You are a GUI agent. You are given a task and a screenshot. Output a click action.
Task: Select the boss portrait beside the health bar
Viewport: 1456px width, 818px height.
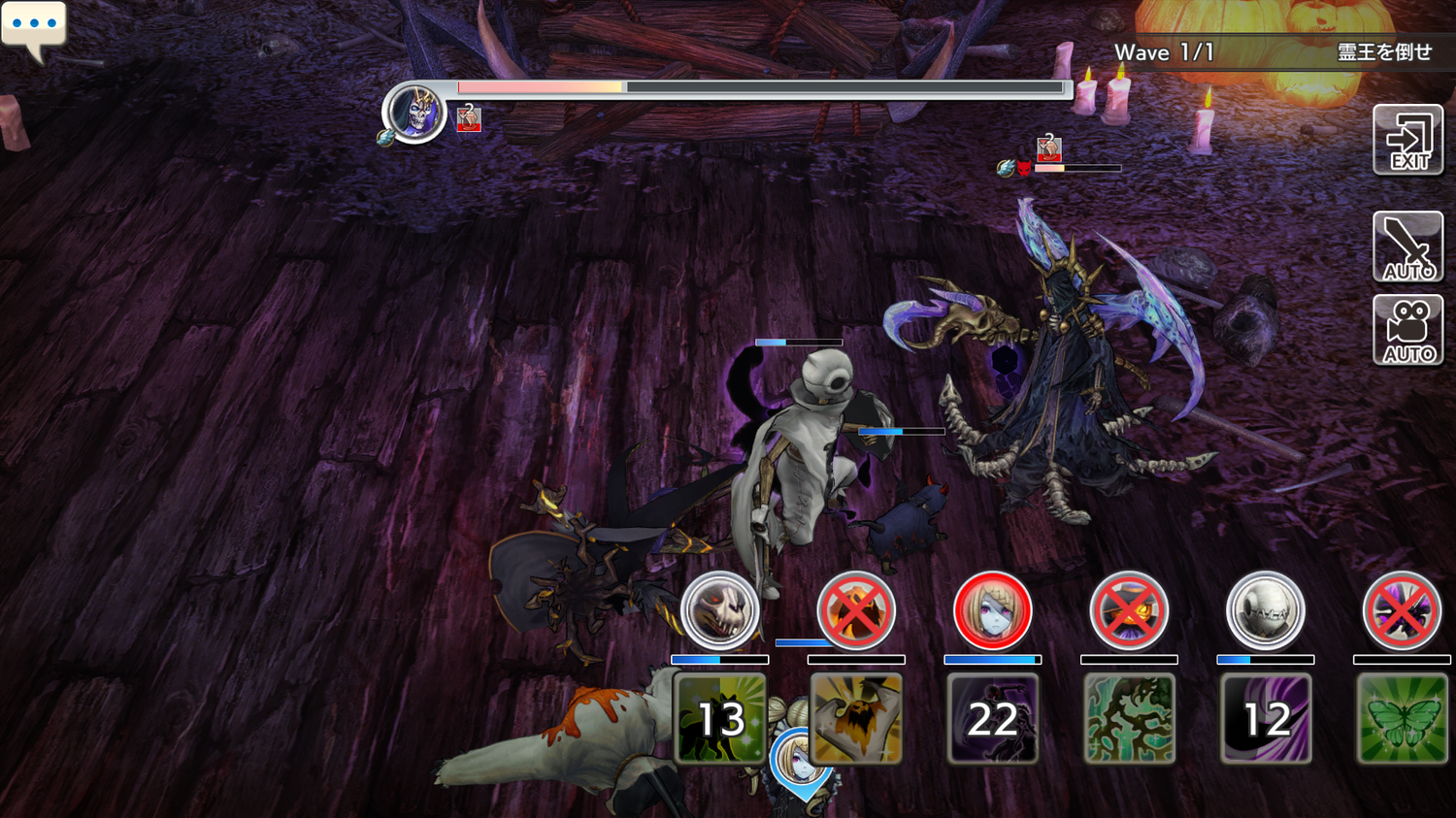[414, 113]
